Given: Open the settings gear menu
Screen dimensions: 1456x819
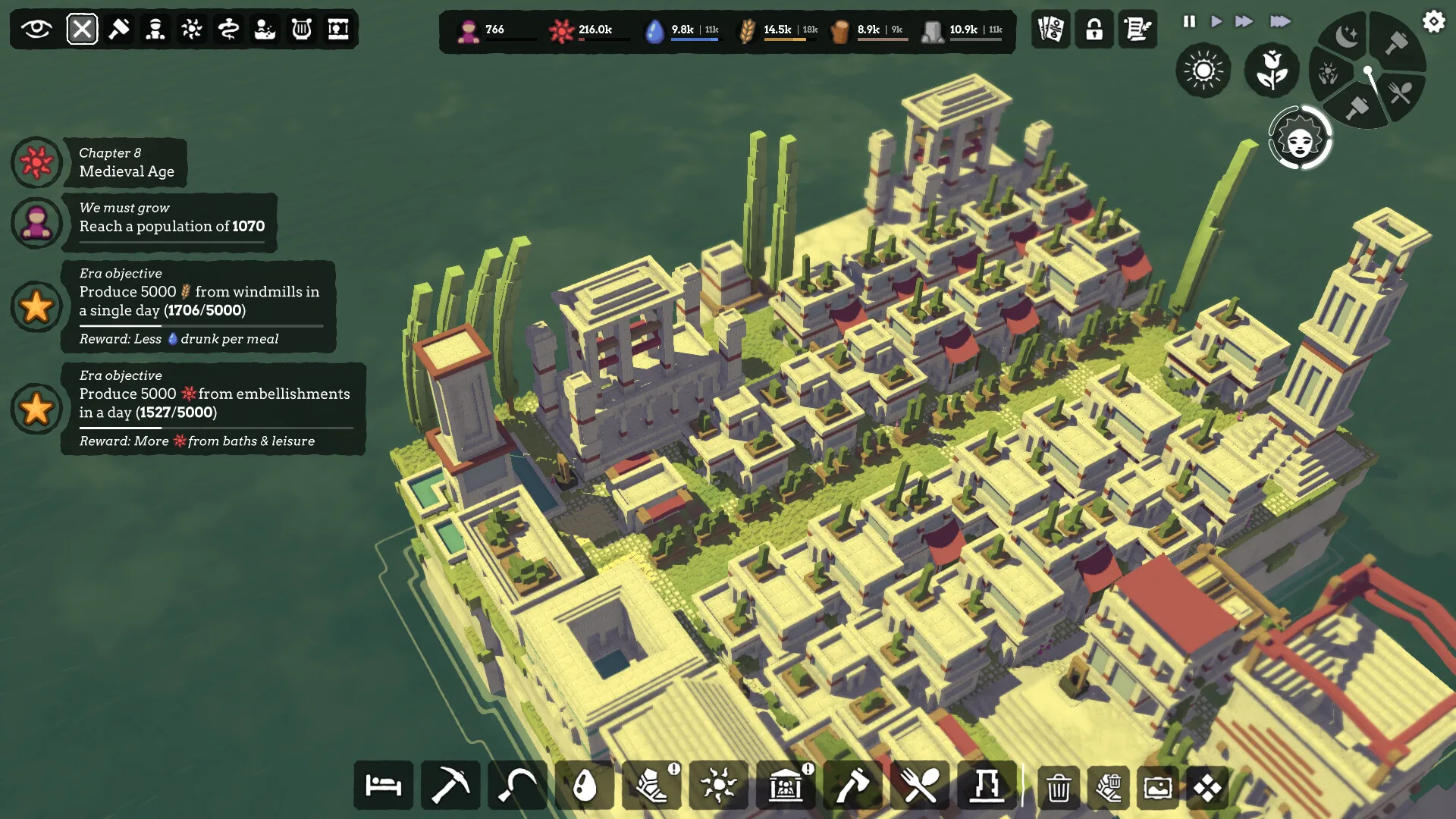Looking at the screenshot, I should [x=1433, y=21].
